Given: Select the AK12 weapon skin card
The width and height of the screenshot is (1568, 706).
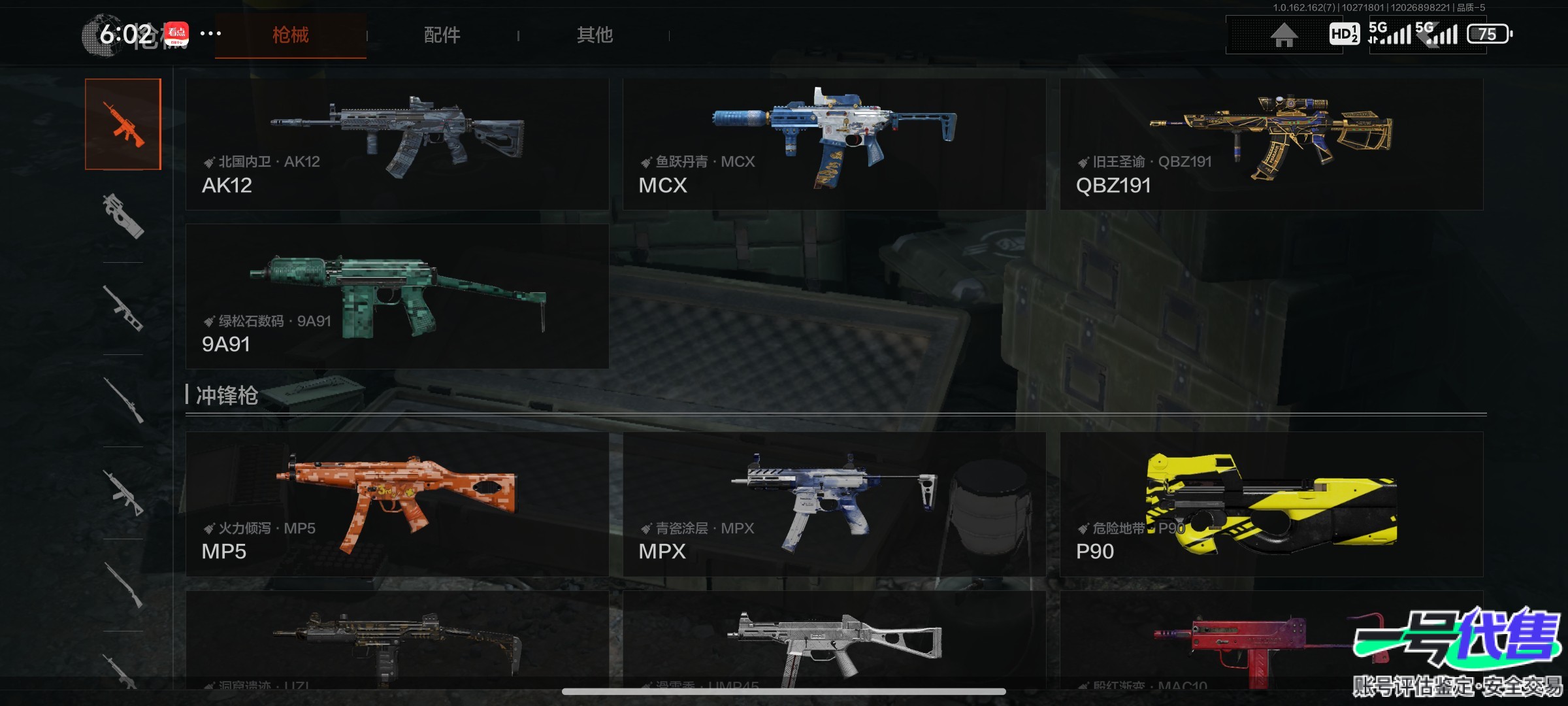Looking at the screenshot, I should (x=397, y=144).
